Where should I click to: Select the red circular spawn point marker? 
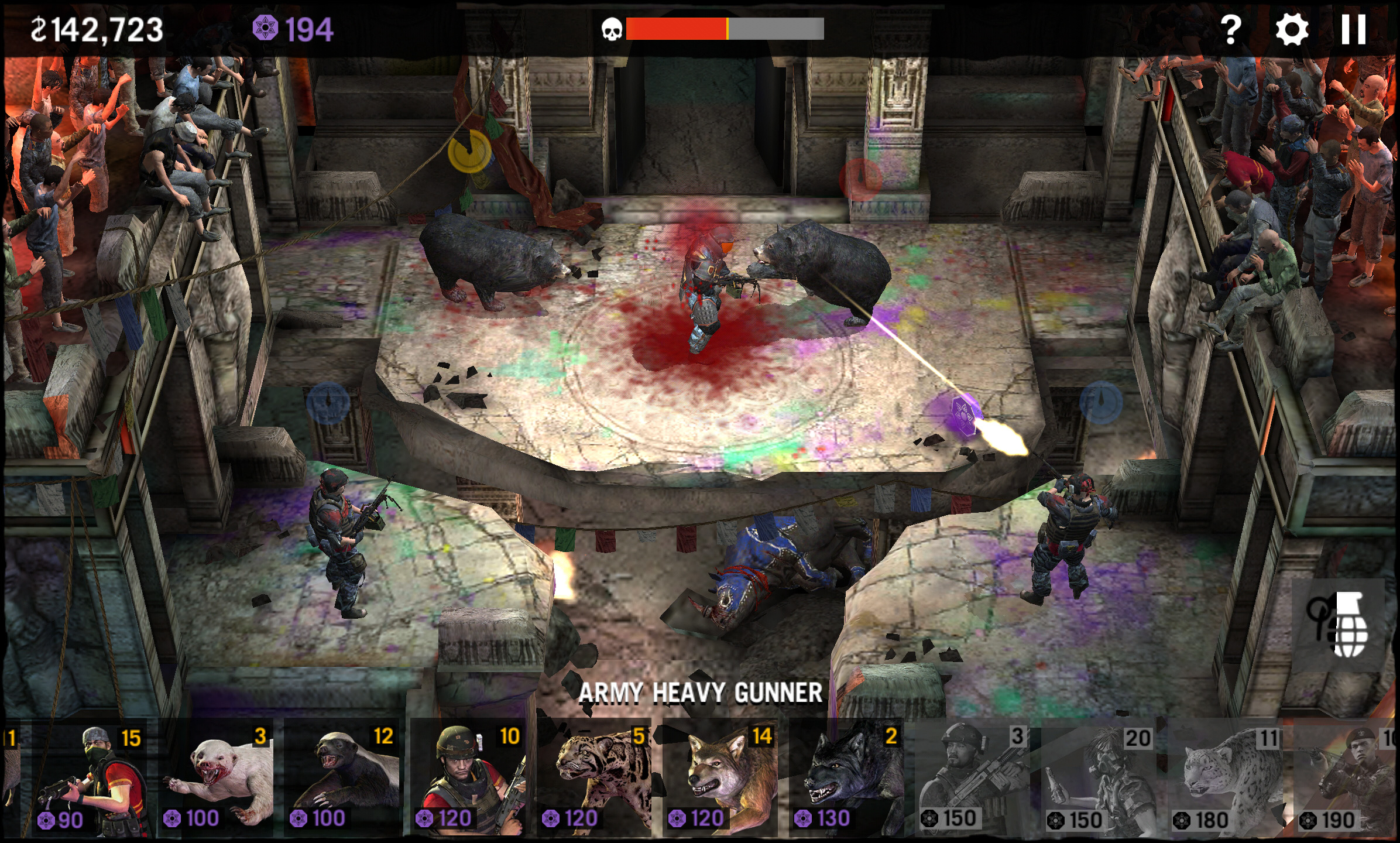(x=860, y=178)
